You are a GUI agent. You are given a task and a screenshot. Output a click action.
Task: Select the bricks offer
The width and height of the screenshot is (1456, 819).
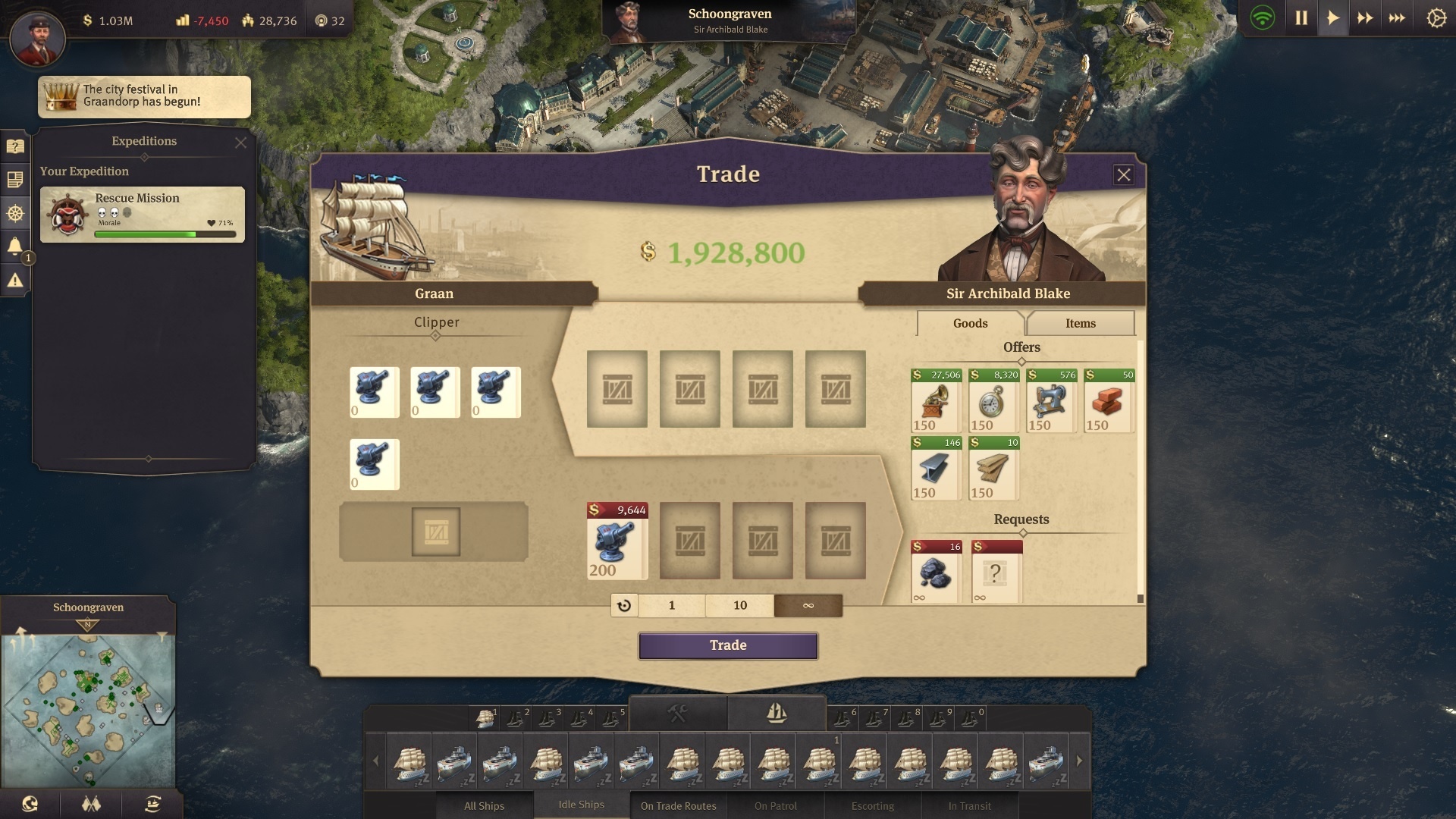1109,401
